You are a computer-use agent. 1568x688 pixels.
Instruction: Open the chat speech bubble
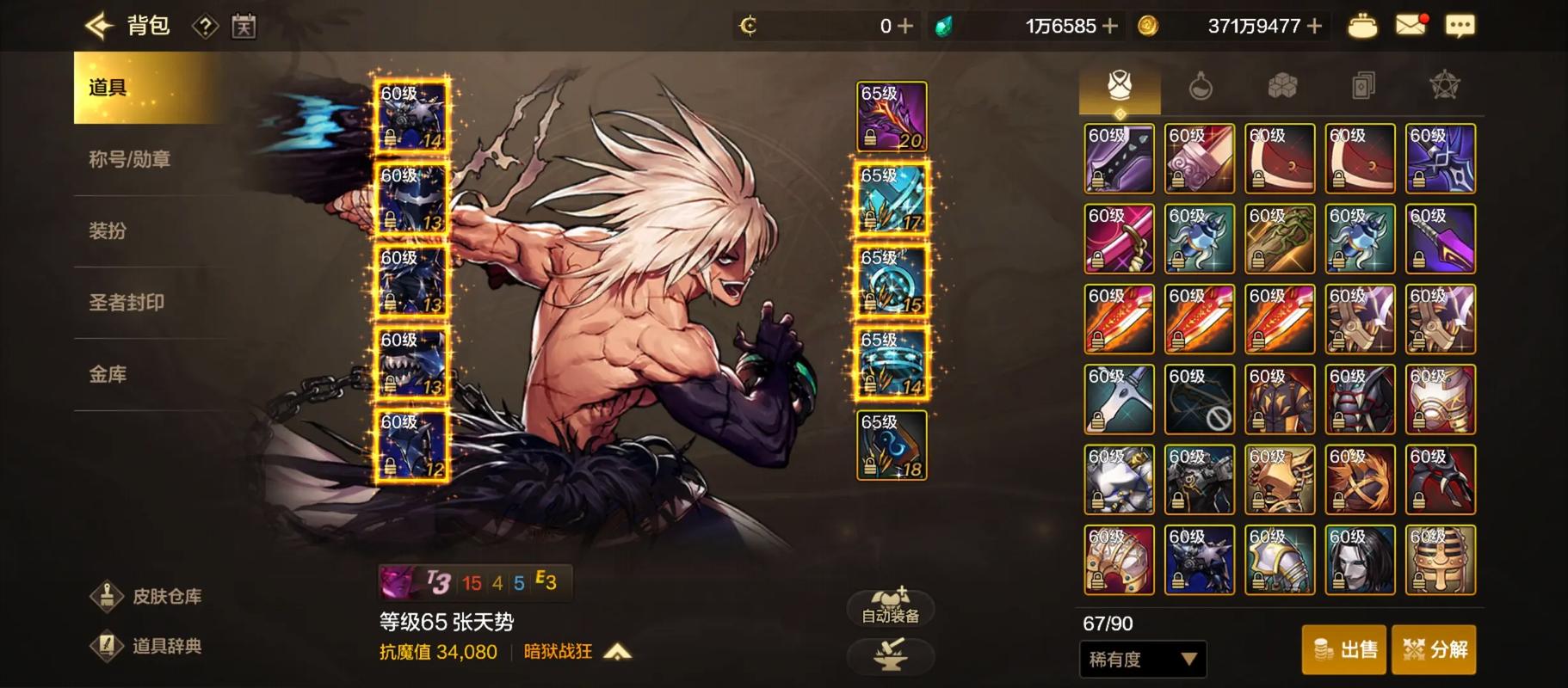coord(1460,26)
